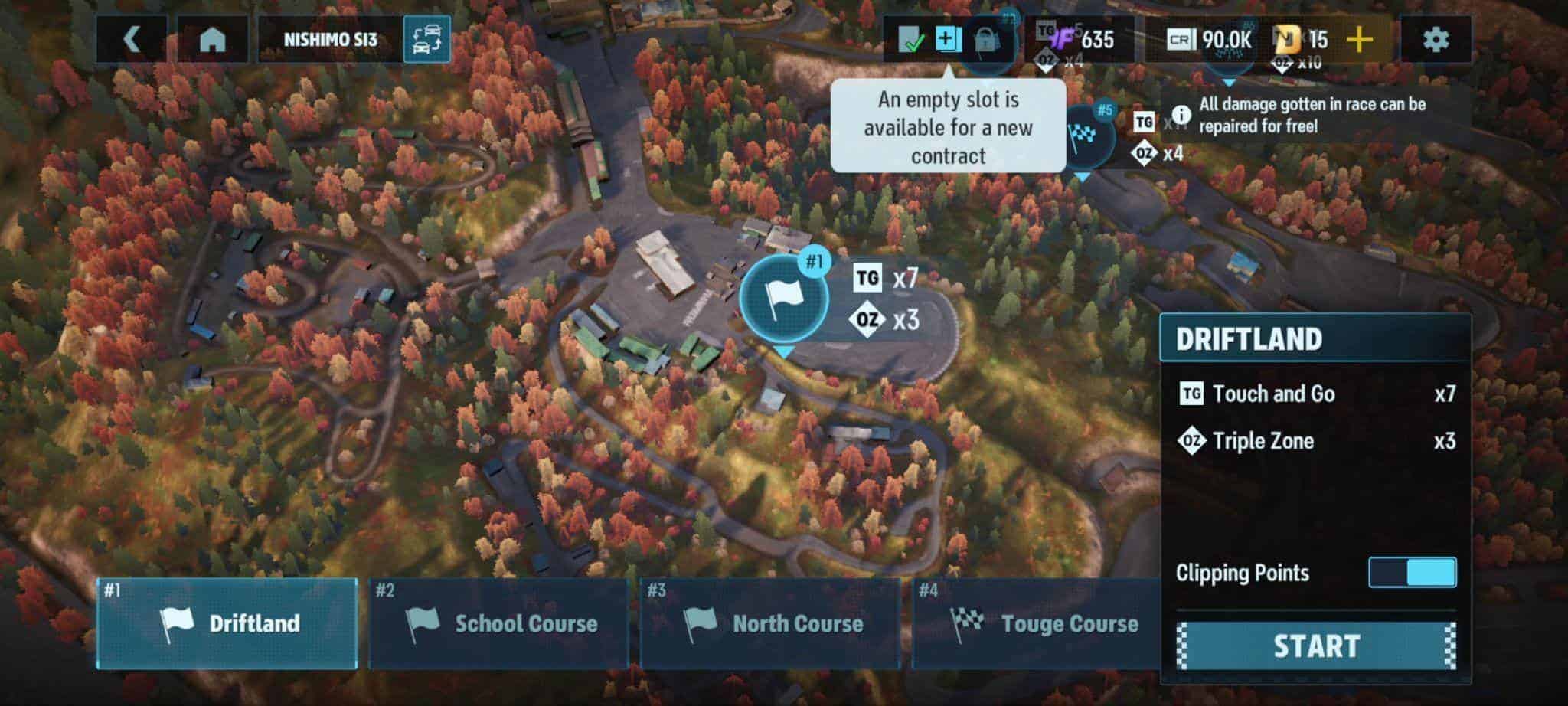Swap car using the car-change icon
Screen dimensions: 1568x706
(426, 40)
